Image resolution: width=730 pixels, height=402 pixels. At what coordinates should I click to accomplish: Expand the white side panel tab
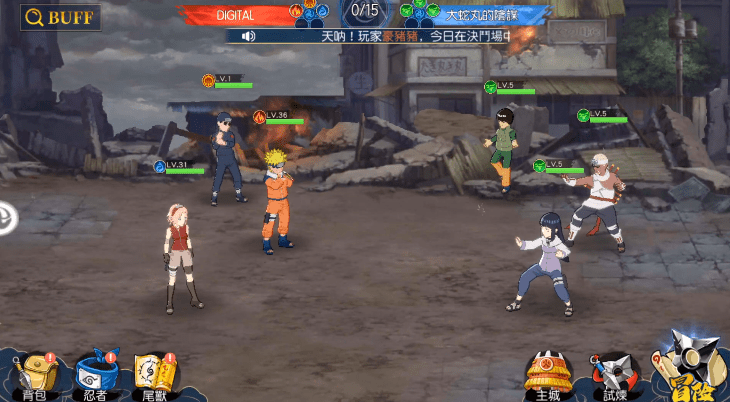(x=6, y=216)
